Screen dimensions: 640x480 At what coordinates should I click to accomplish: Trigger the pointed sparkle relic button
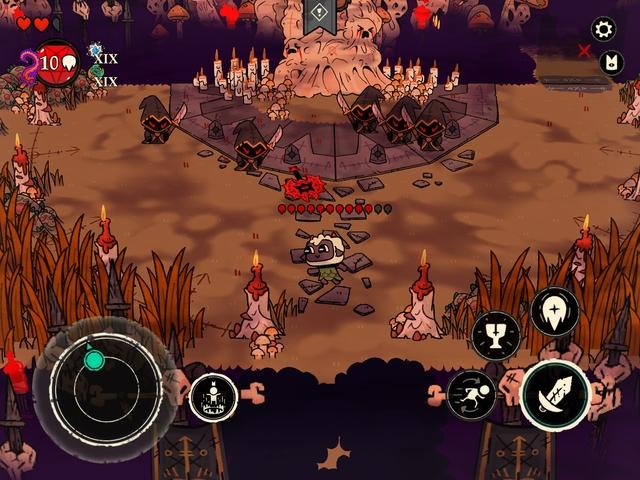pos(554,311)
